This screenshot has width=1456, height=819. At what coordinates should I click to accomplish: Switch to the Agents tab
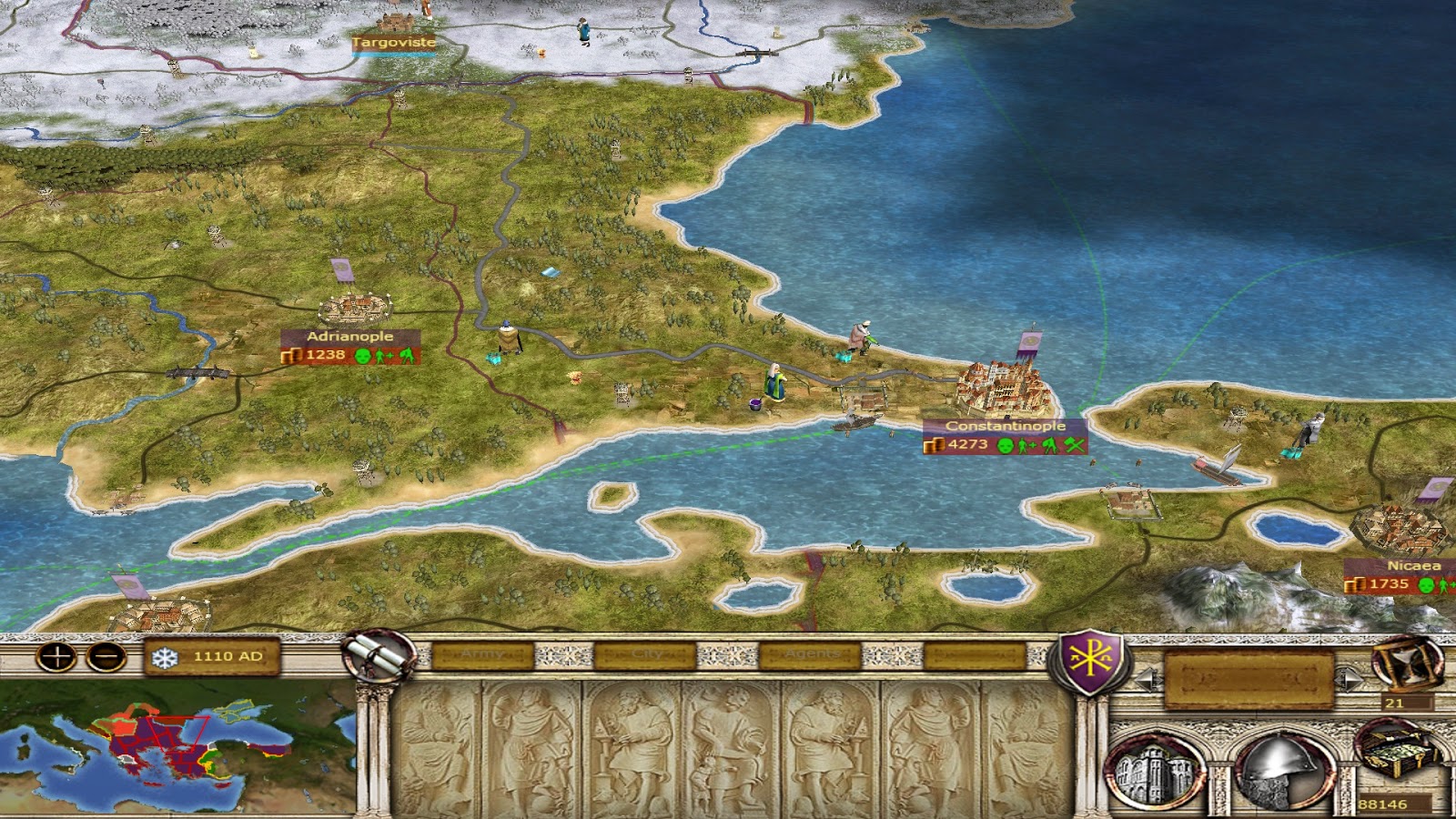pos(812,654)
